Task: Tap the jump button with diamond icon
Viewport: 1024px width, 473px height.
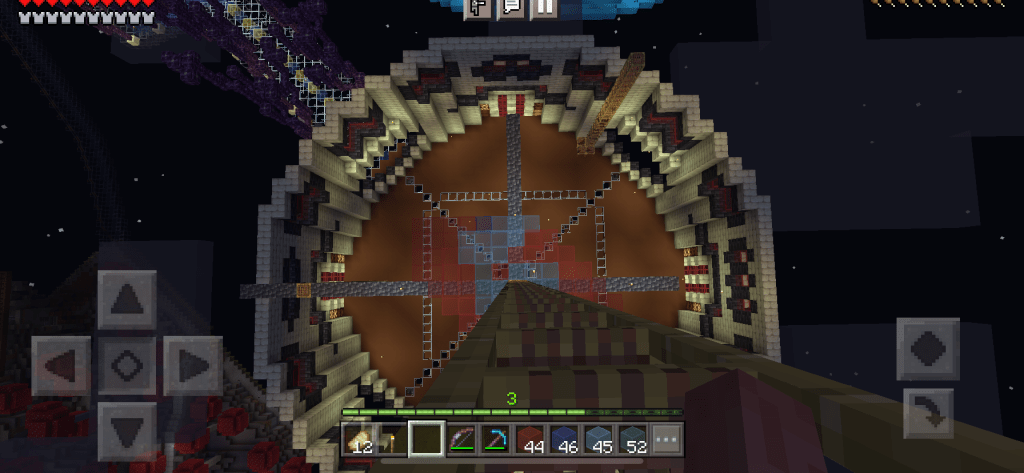Action: coord(927,349)
